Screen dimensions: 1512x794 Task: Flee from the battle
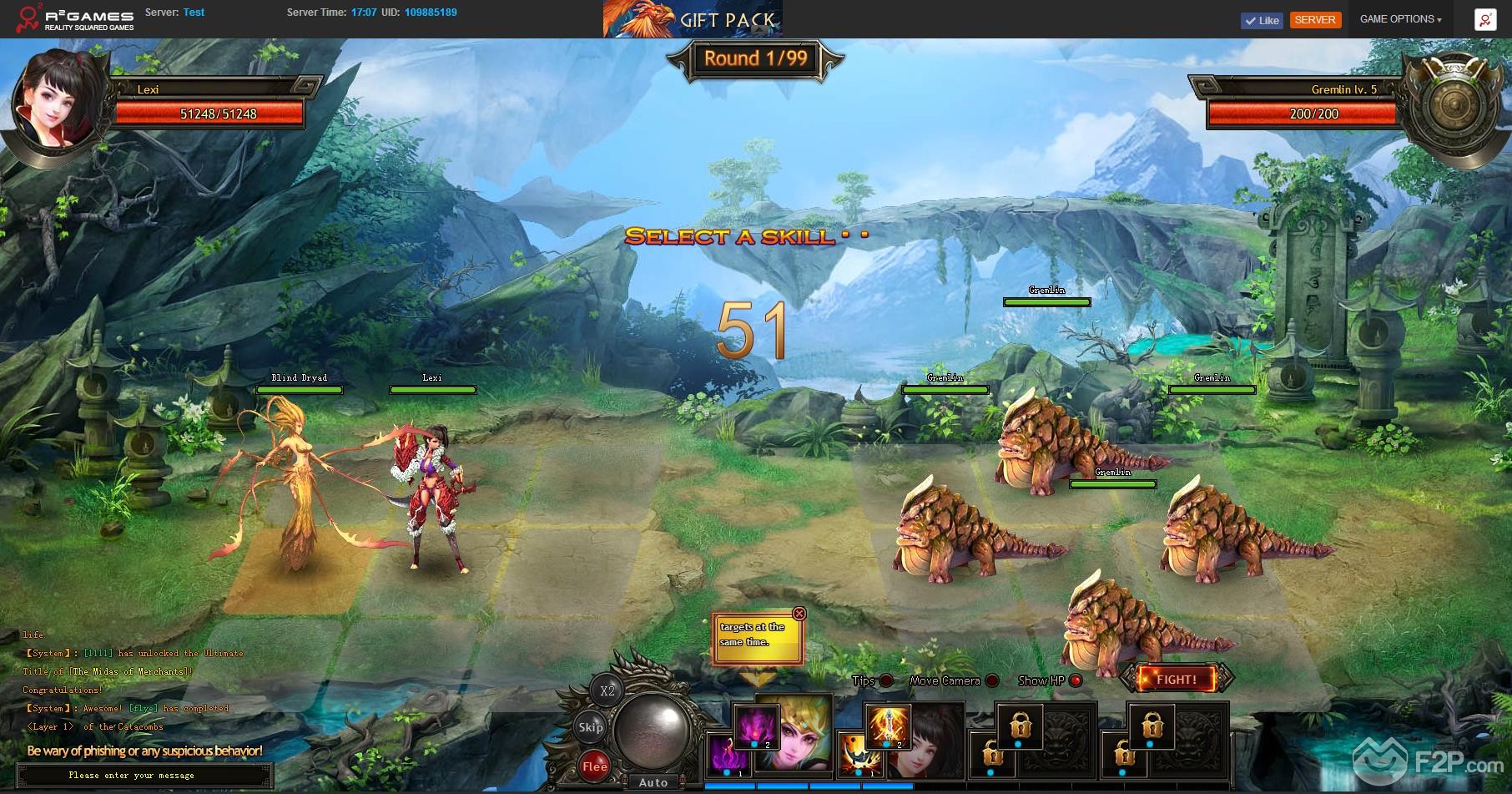pos(595,766)
